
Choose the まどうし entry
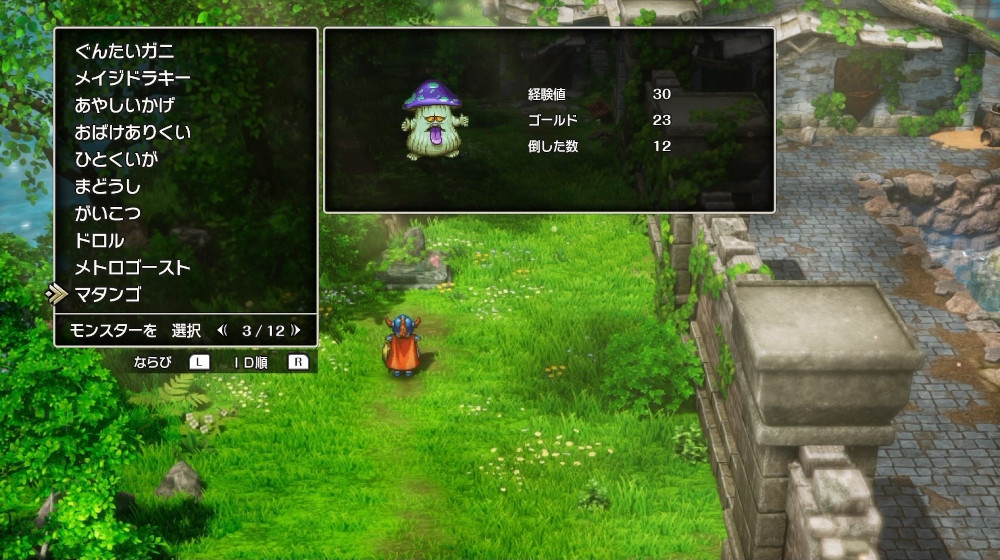pyautogui.click(x=107, y=186)
